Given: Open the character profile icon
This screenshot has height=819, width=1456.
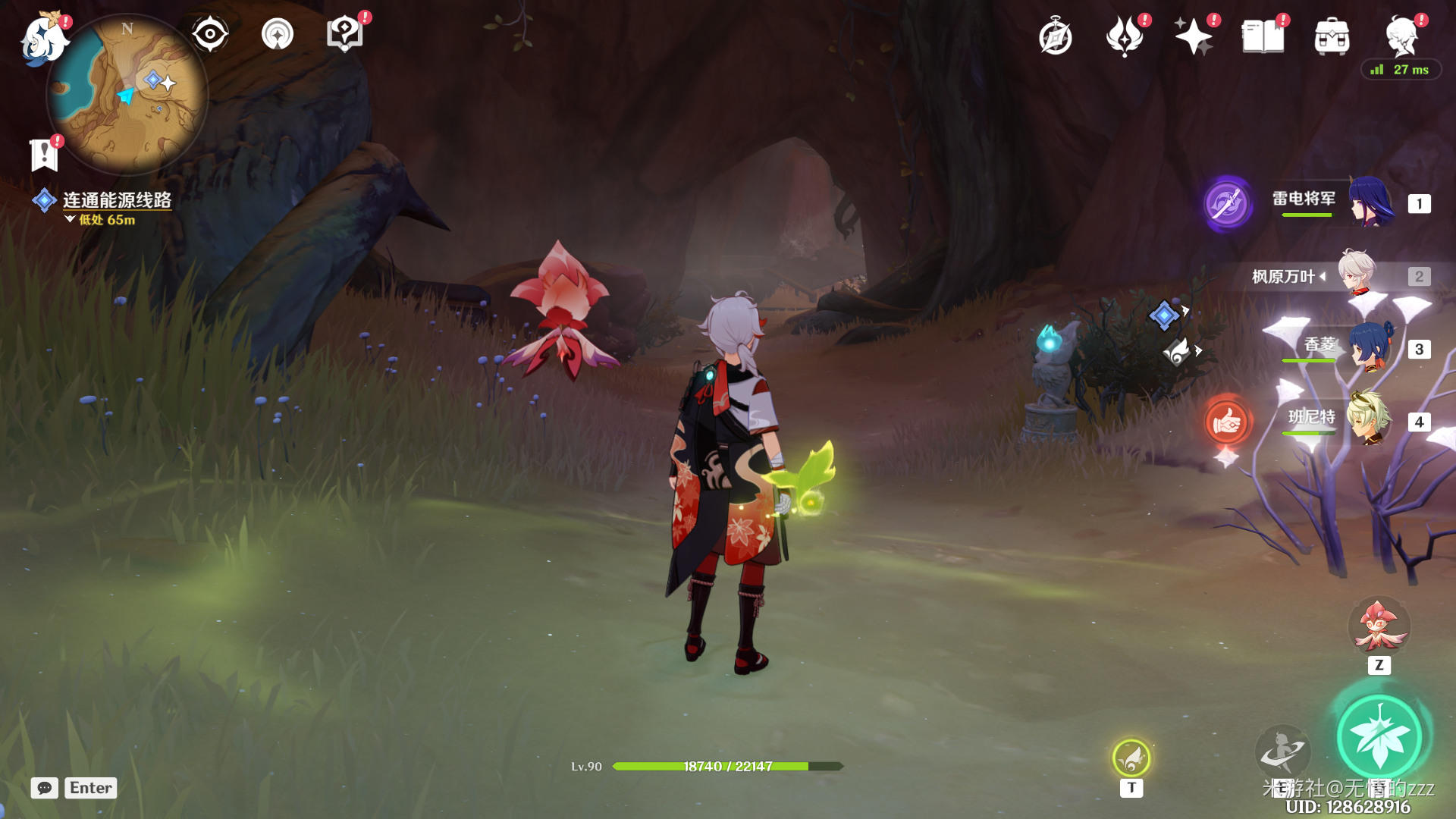Looking at the screenshot, I should 1401,36.
